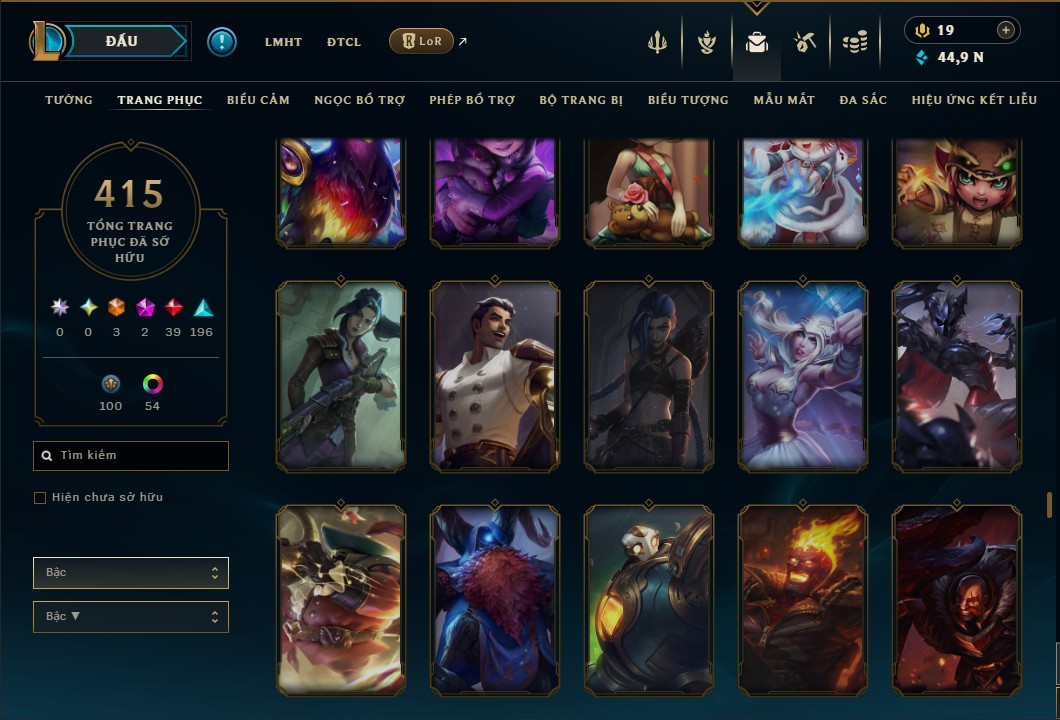Click the blue exclamation alert icon

(222, 41)
